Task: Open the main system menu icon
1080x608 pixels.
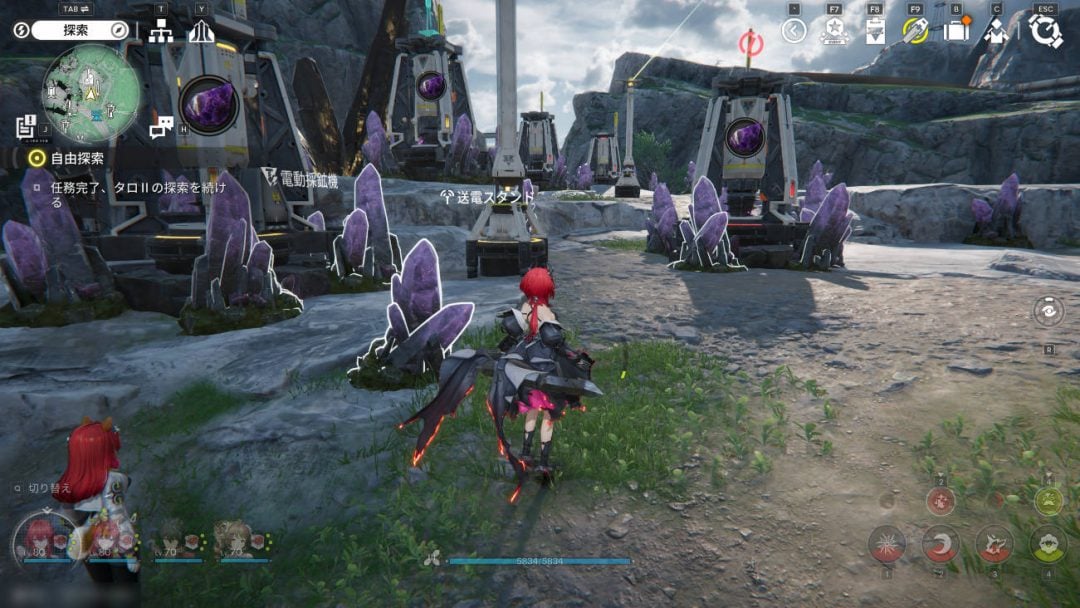Action: click(x=1045, y=31)
